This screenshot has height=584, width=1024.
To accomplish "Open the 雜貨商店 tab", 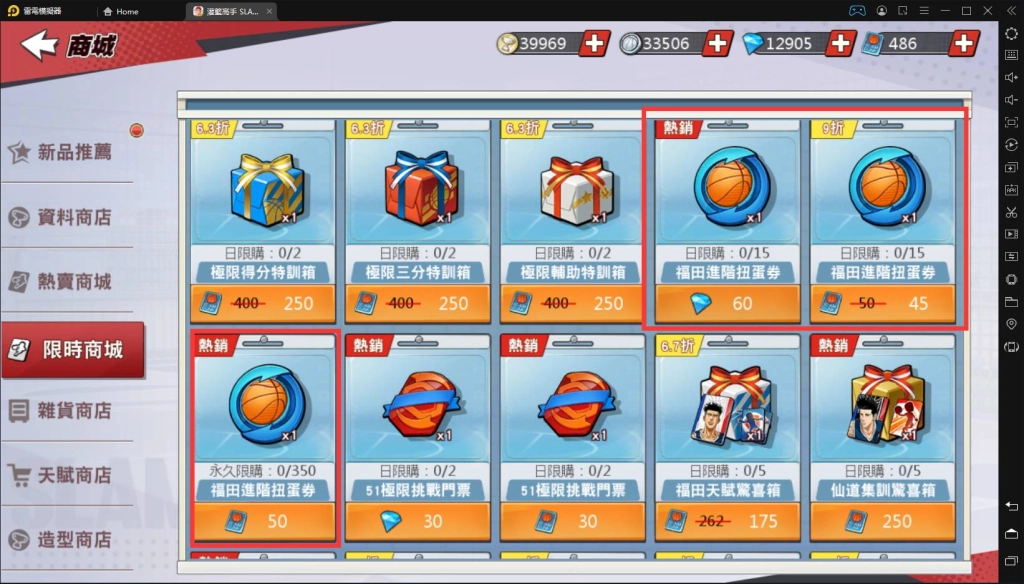I will click(x=73, y=411).
